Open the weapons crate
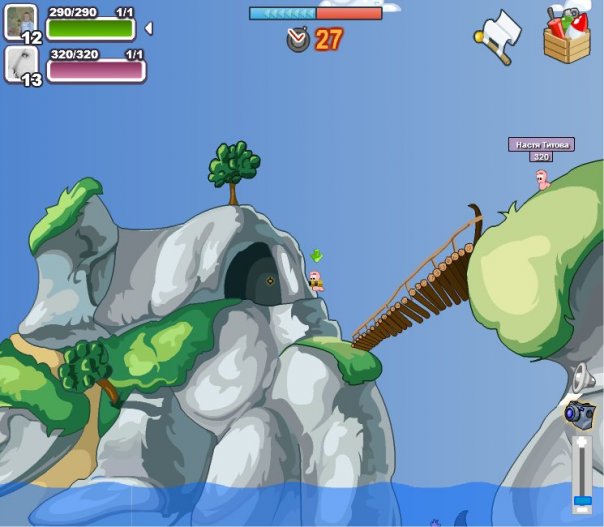604x527 pixels. pyautogui.click(x=567, y=35)
